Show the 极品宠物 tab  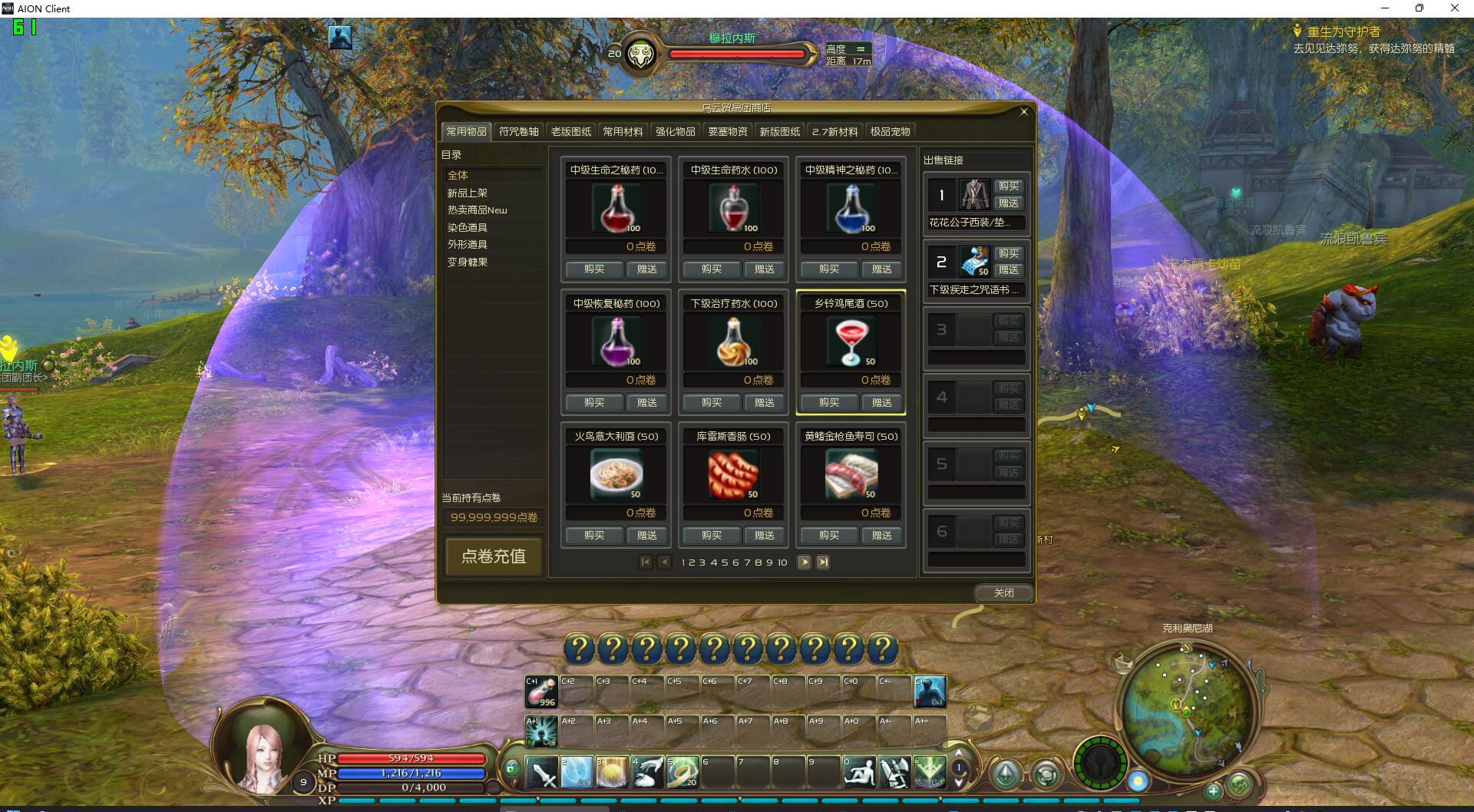(890, 131)
